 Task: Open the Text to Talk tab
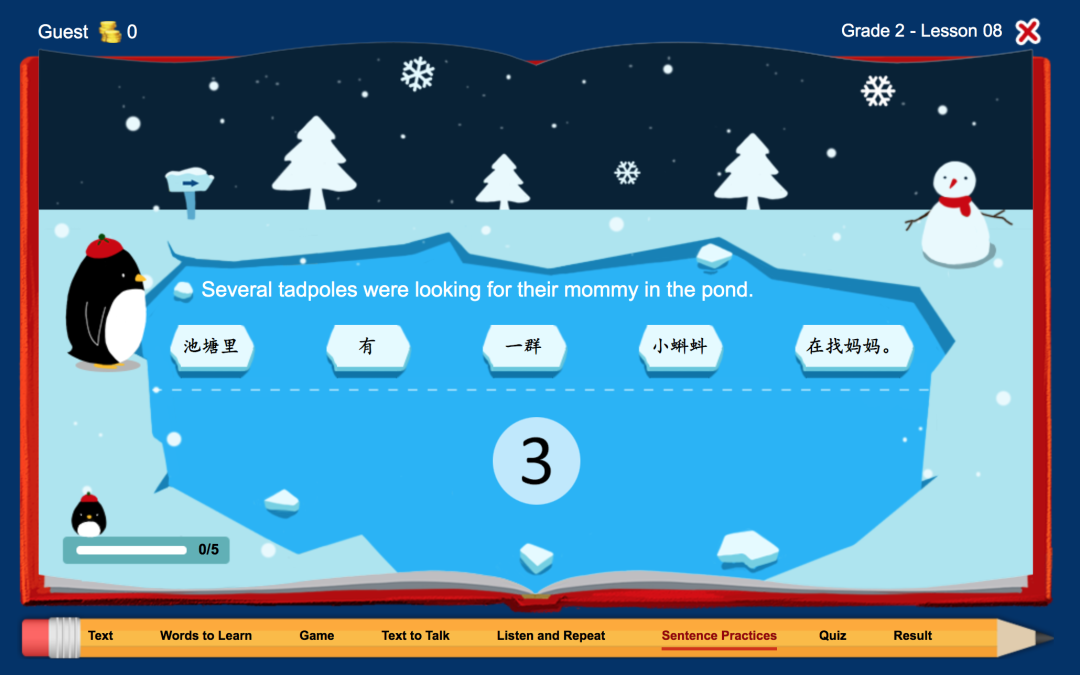tap(416, 636)
